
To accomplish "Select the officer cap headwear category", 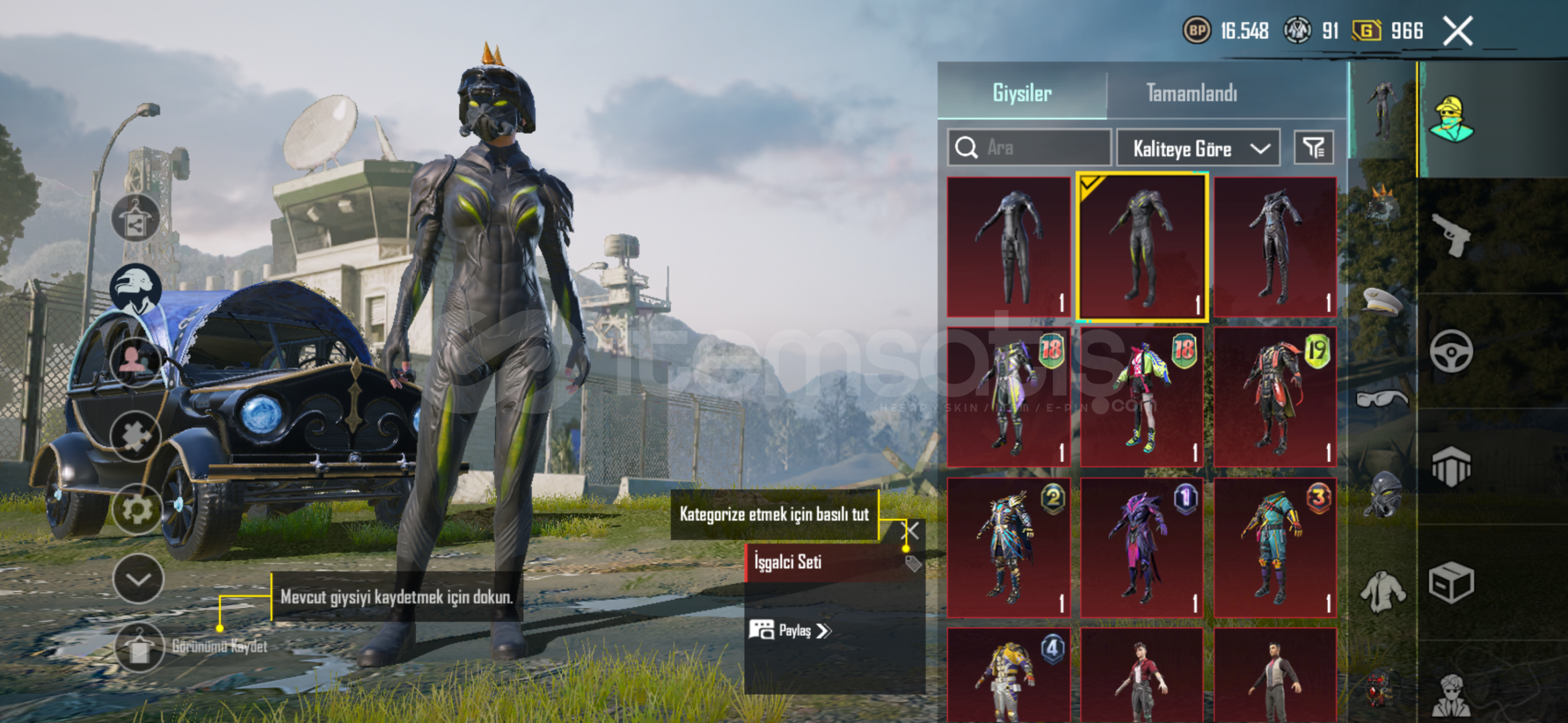I will (1382, 301).
